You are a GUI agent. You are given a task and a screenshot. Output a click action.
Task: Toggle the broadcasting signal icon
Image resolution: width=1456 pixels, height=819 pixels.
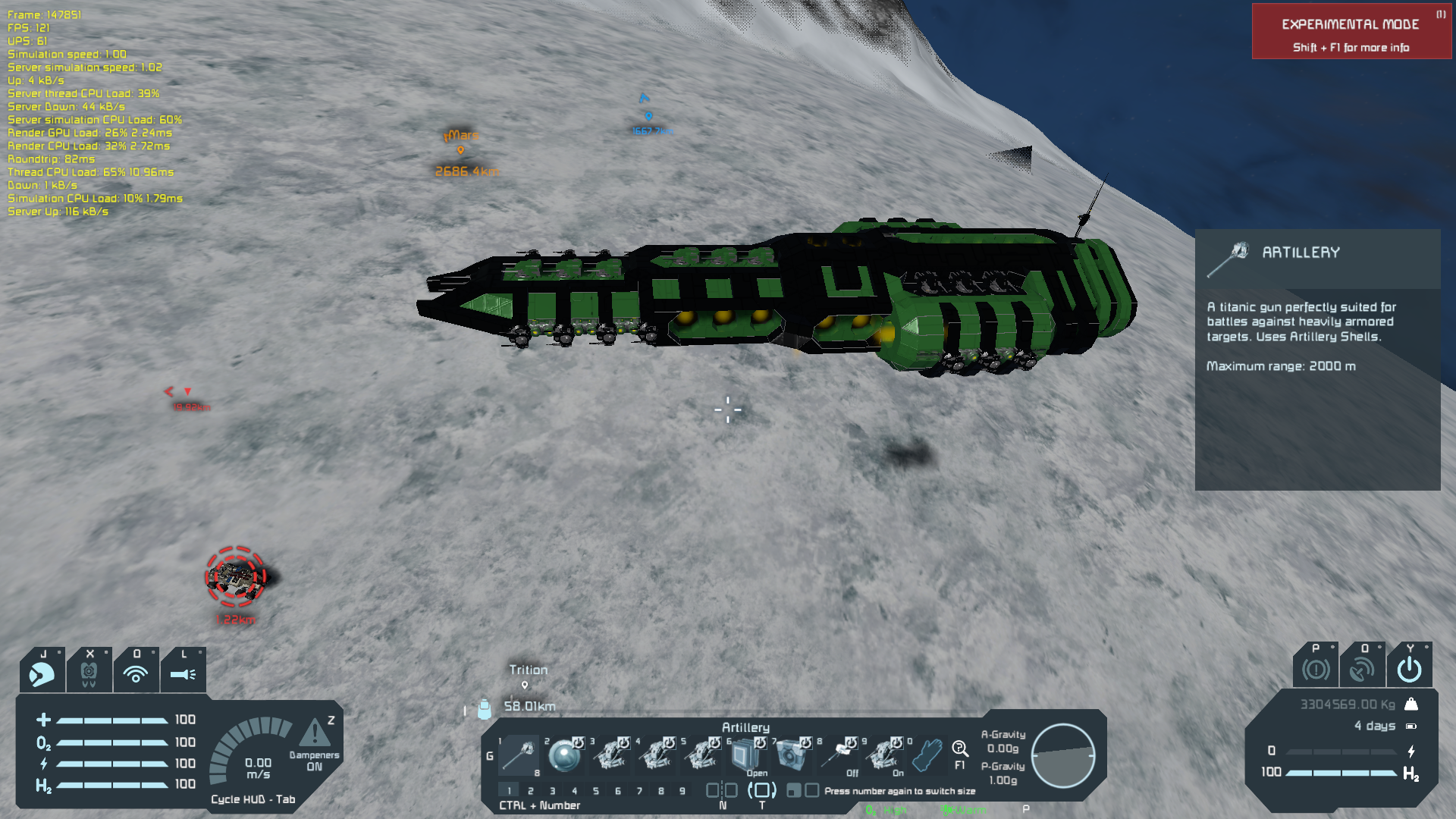pos(136,672)
